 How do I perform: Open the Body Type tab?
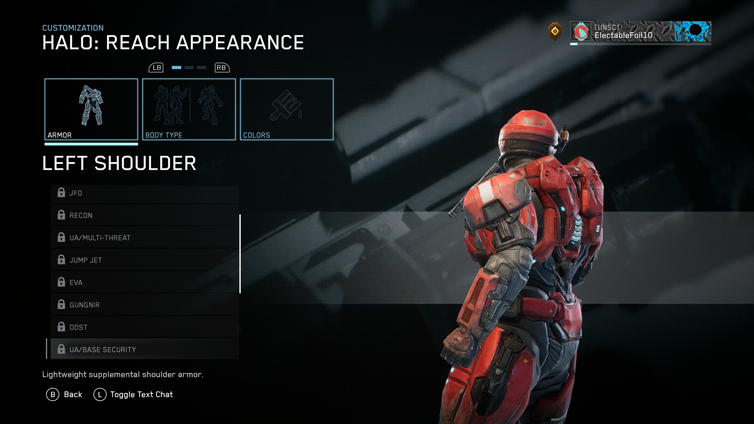tap(189, 109)
